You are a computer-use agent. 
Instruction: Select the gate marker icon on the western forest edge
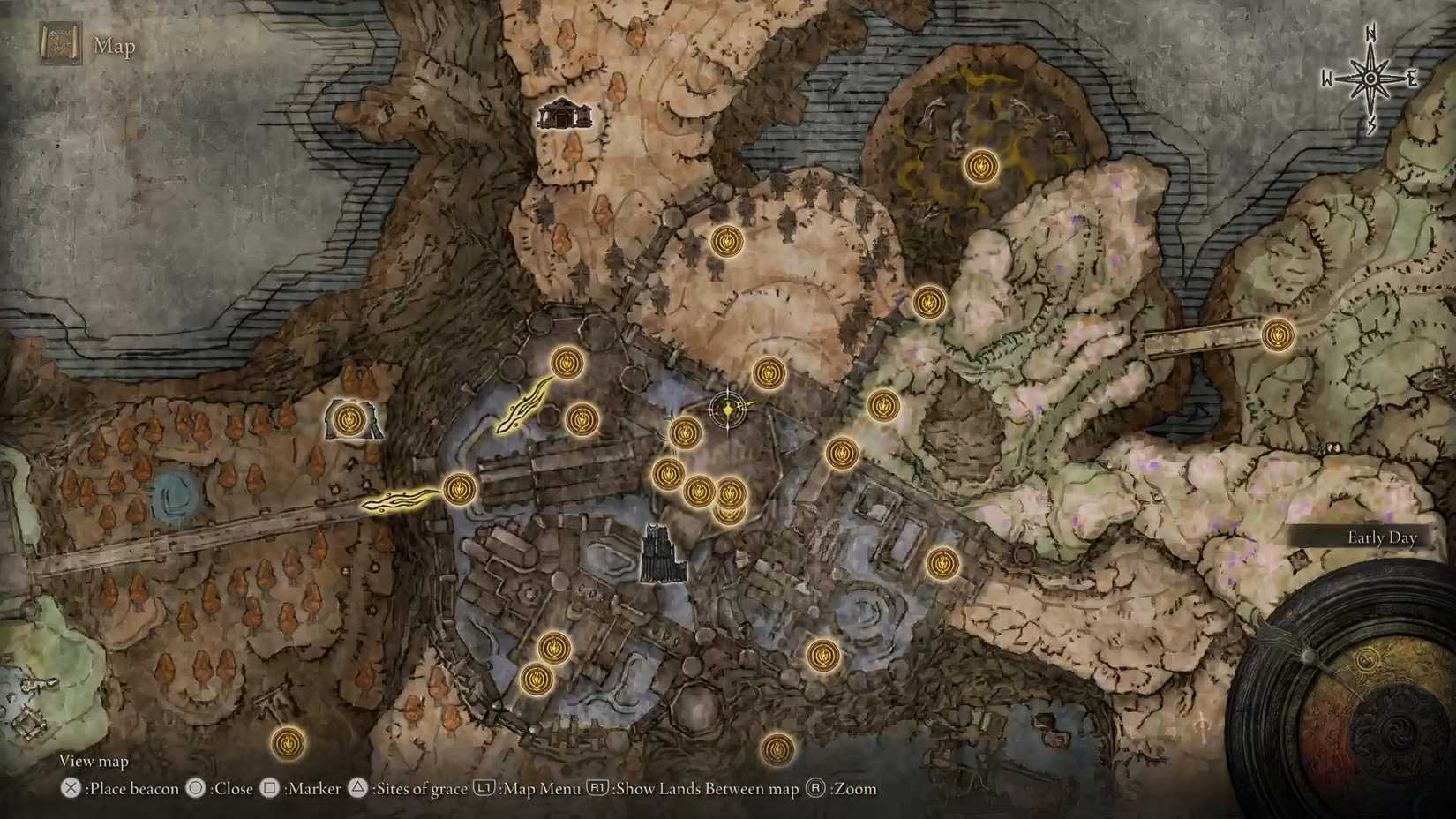click(349, 419)
